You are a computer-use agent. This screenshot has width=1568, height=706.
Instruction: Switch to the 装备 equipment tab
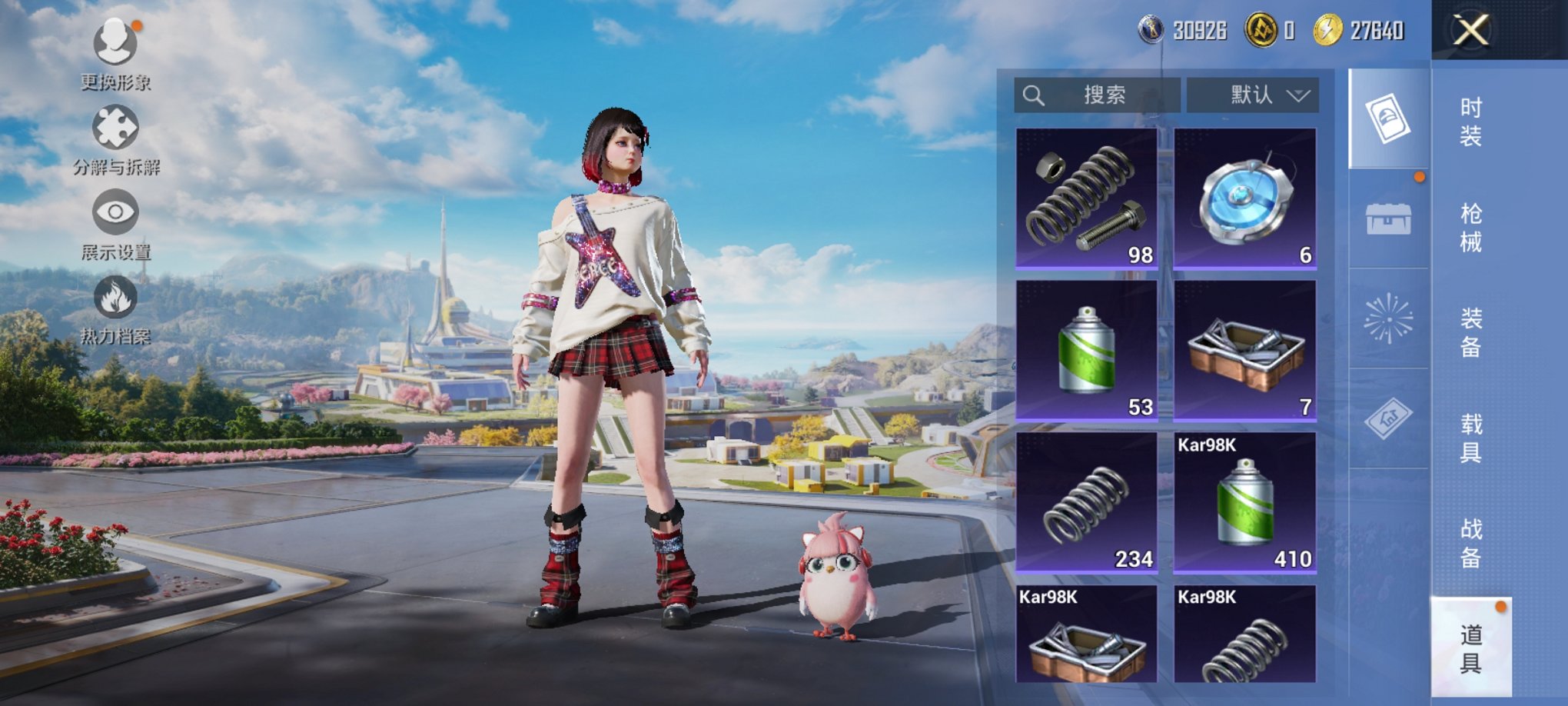(1470, 332)
